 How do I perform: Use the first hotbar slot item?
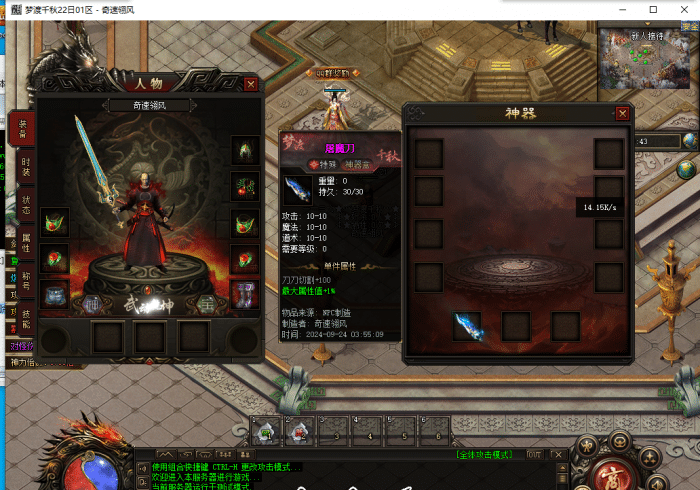[x=265, y=431]
